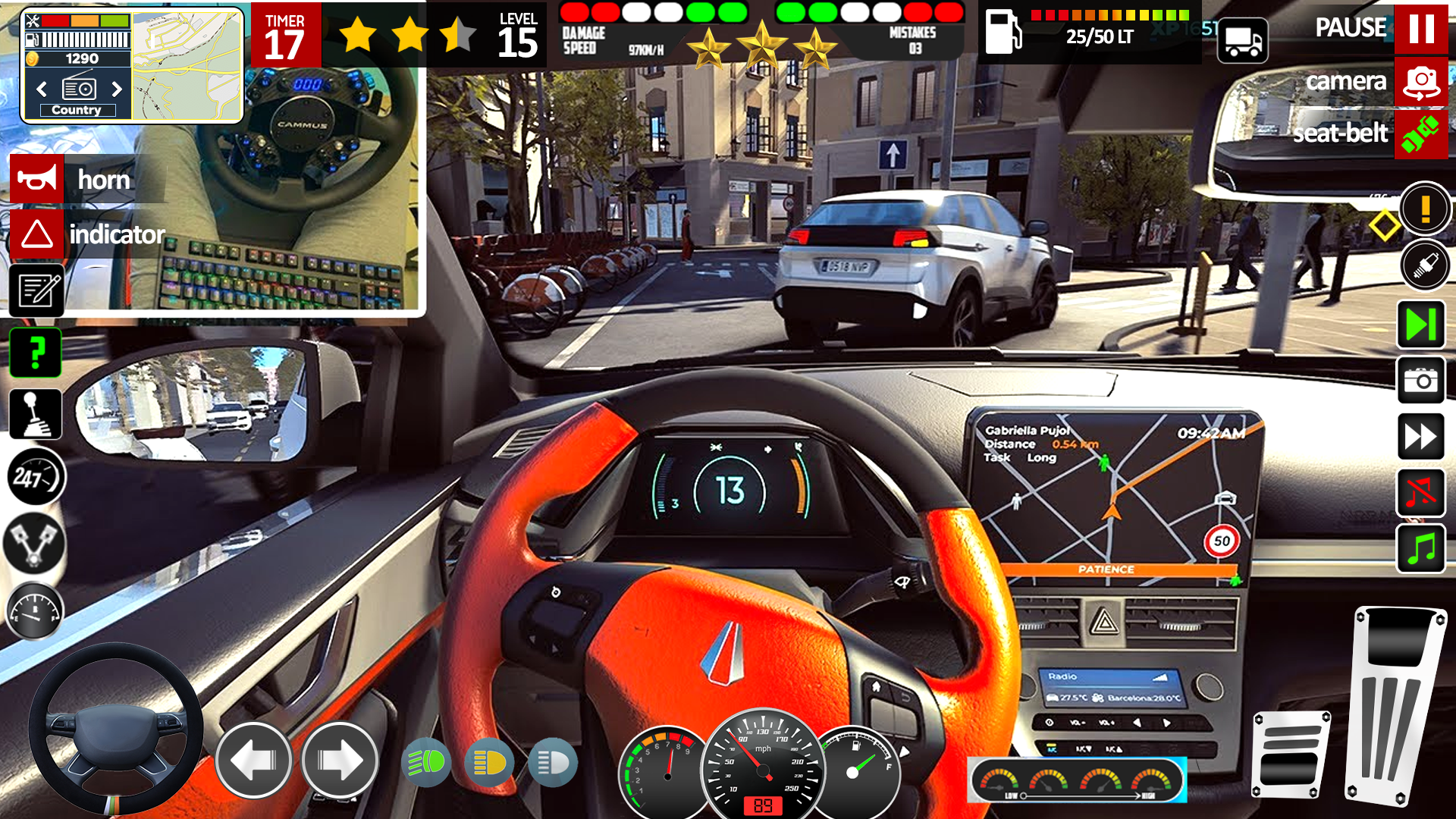Open the minimap
Screen dimensions: 1456x819
click(x=187, y=67)
